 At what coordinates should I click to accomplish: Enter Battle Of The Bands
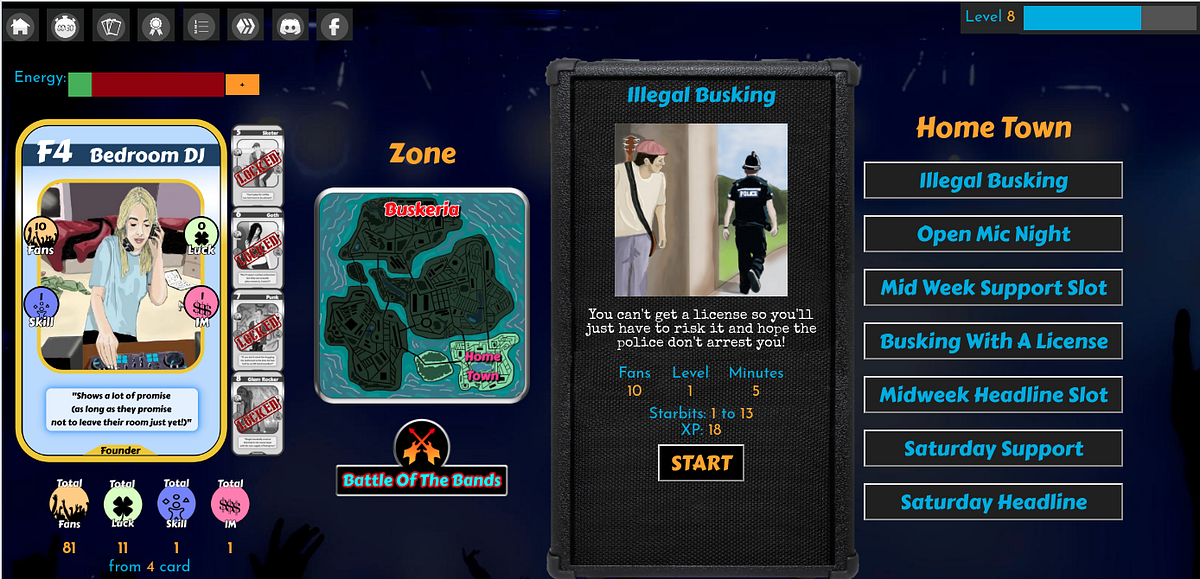[421, 480]
